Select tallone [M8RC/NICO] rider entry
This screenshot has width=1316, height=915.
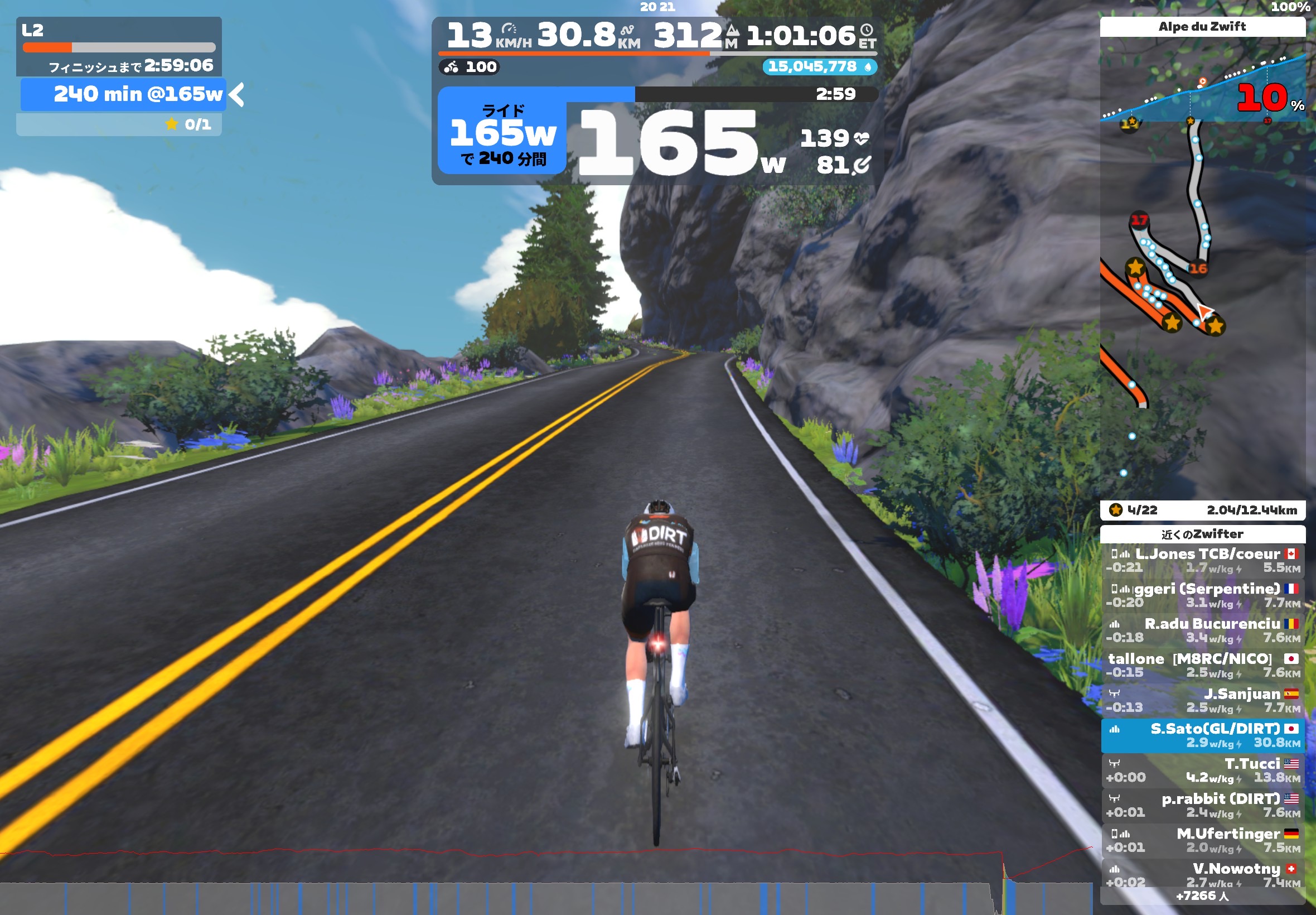point(1202,666)
